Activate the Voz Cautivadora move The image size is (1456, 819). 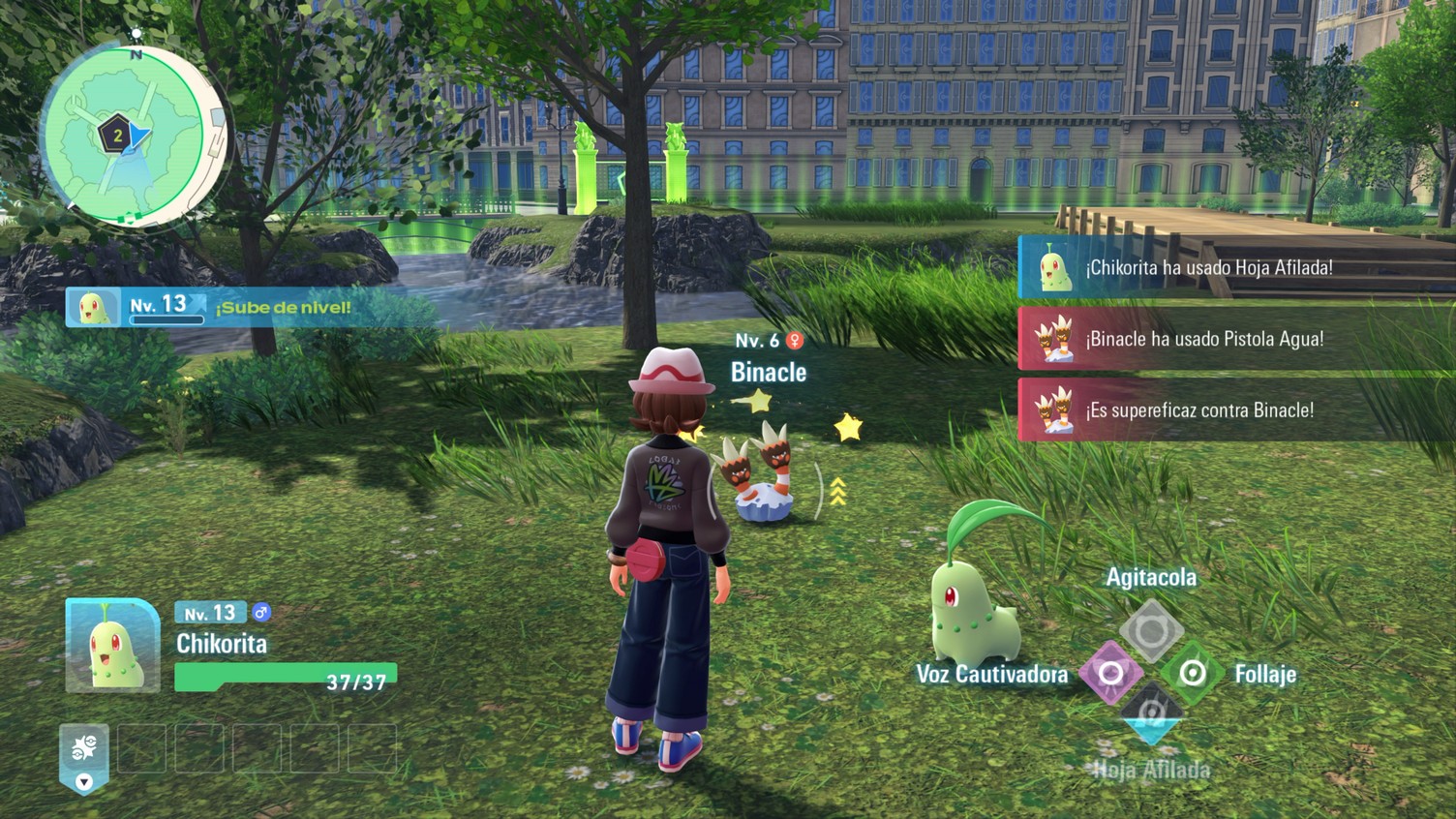tap(1110, 673)
